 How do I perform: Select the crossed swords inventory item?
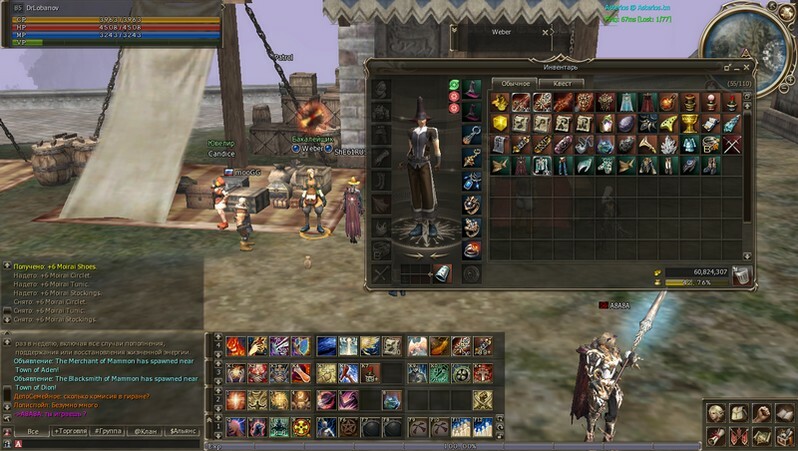click(733, 143)
